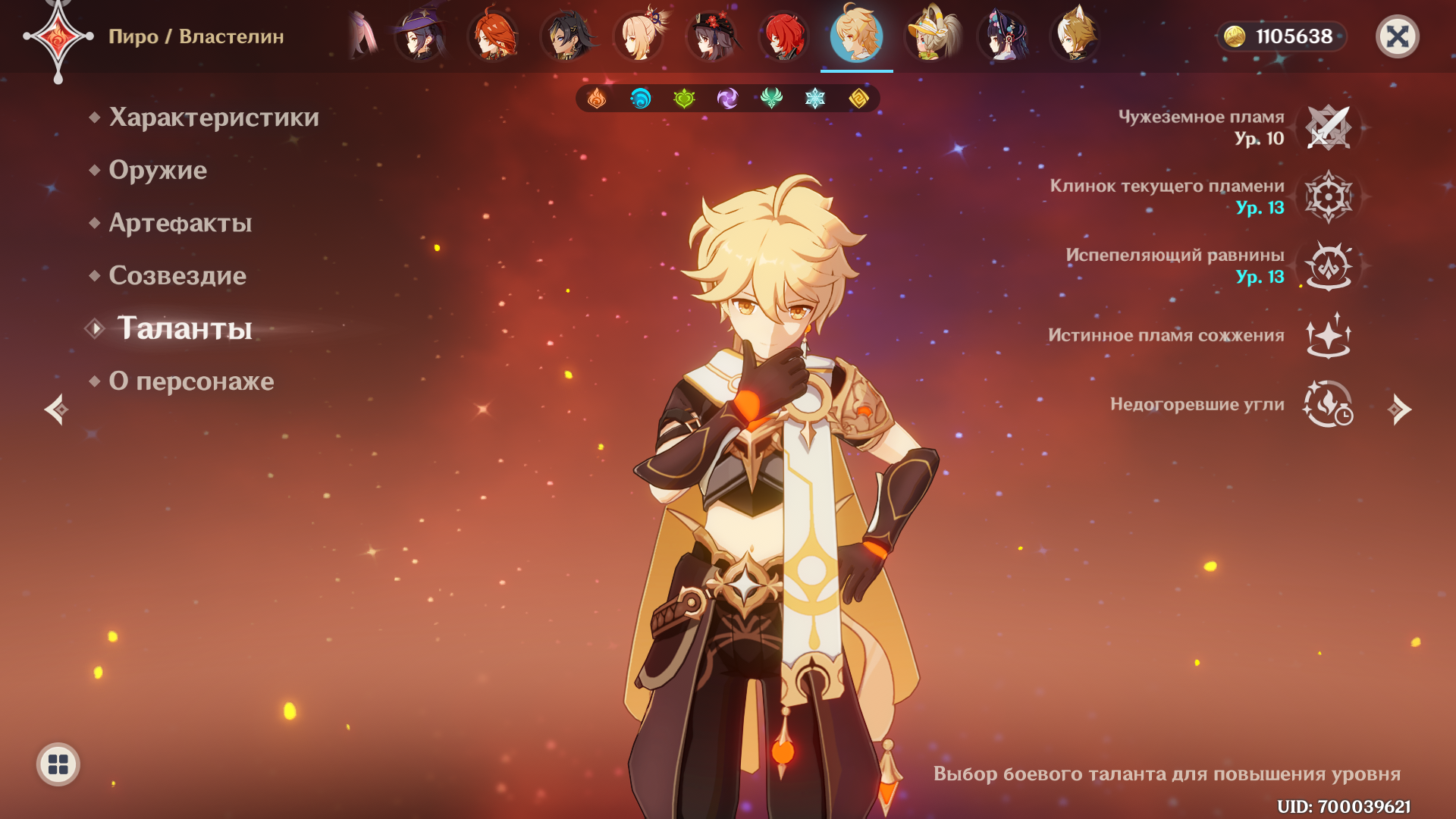The height and width of the screenshot is (819, 1456).
Task: Switch to the next character arrow
Action: (x=1399, y=409)
